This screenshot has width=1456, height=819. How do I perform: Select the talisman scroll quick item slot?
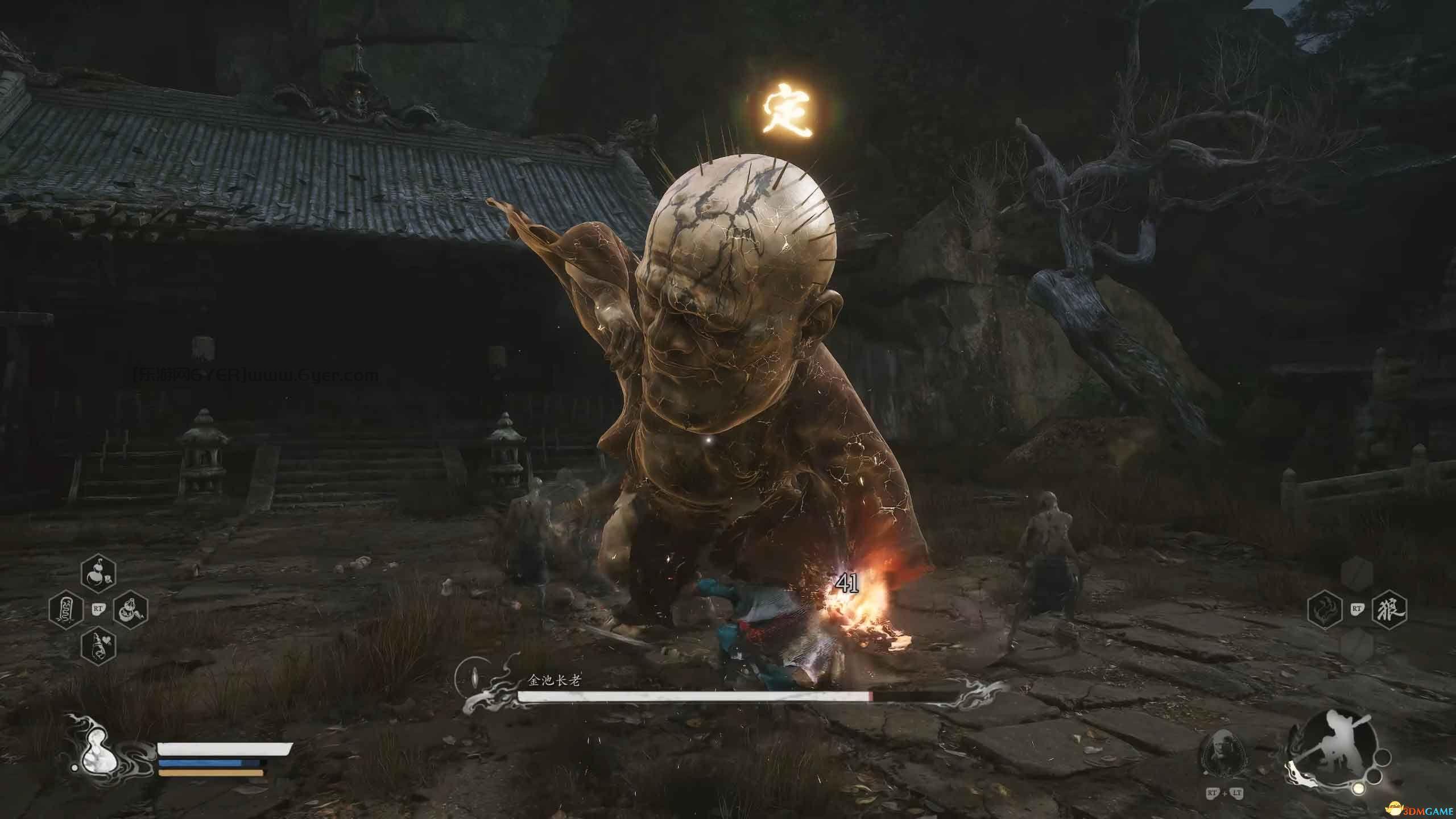click(67, 610)
